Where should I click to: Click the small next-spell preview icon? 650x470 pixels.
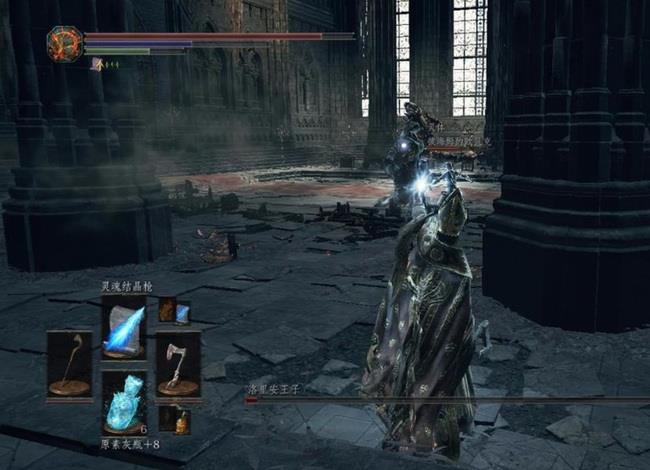pyautogui.click(x=182, y=315)
